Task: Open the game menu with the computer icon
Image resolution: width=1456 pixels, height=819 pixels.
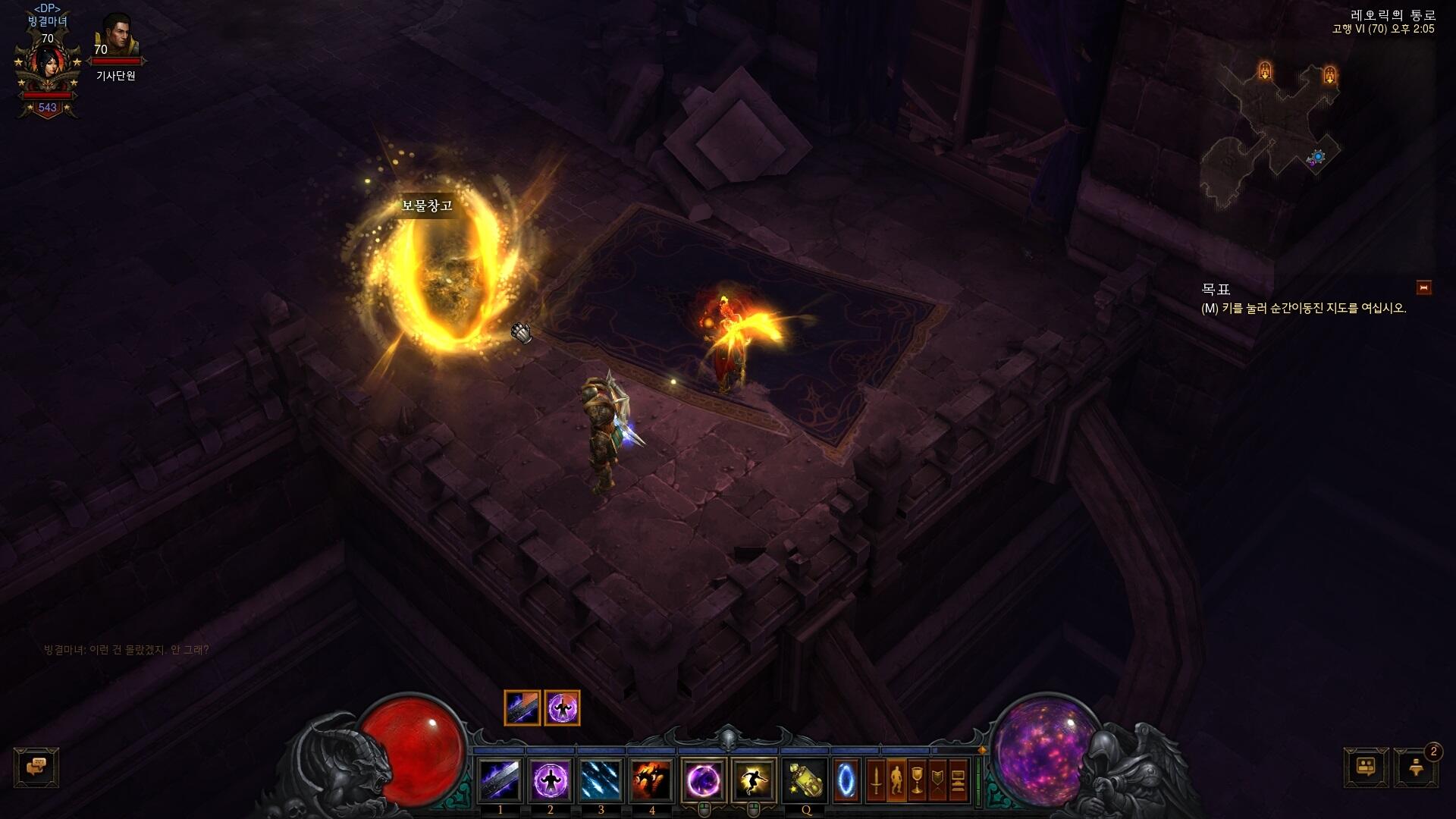Action: pyautogui.click(x=958, y=780)
